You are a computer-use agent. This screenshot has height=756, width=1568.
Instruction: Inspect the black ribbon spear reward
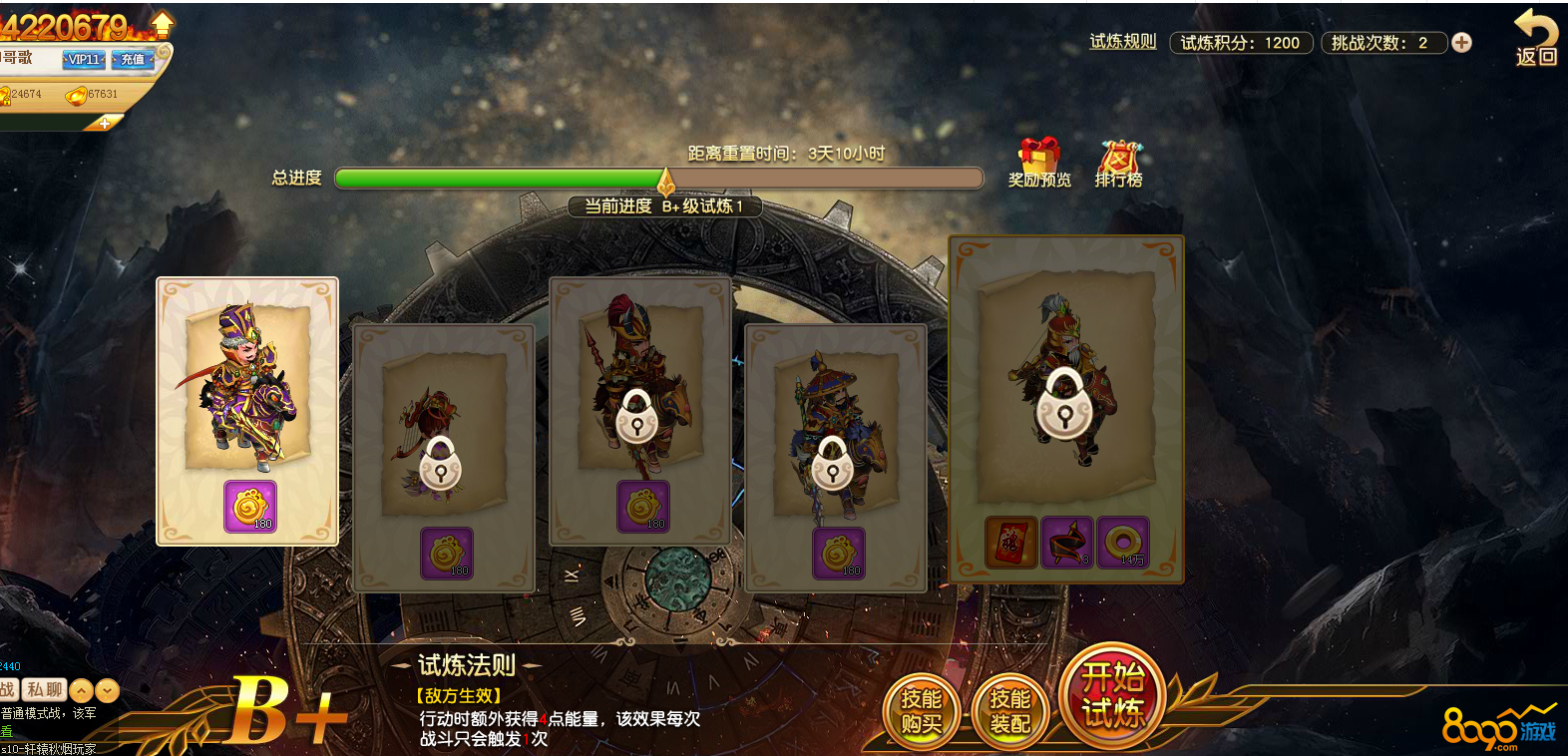click(1067, 543)
